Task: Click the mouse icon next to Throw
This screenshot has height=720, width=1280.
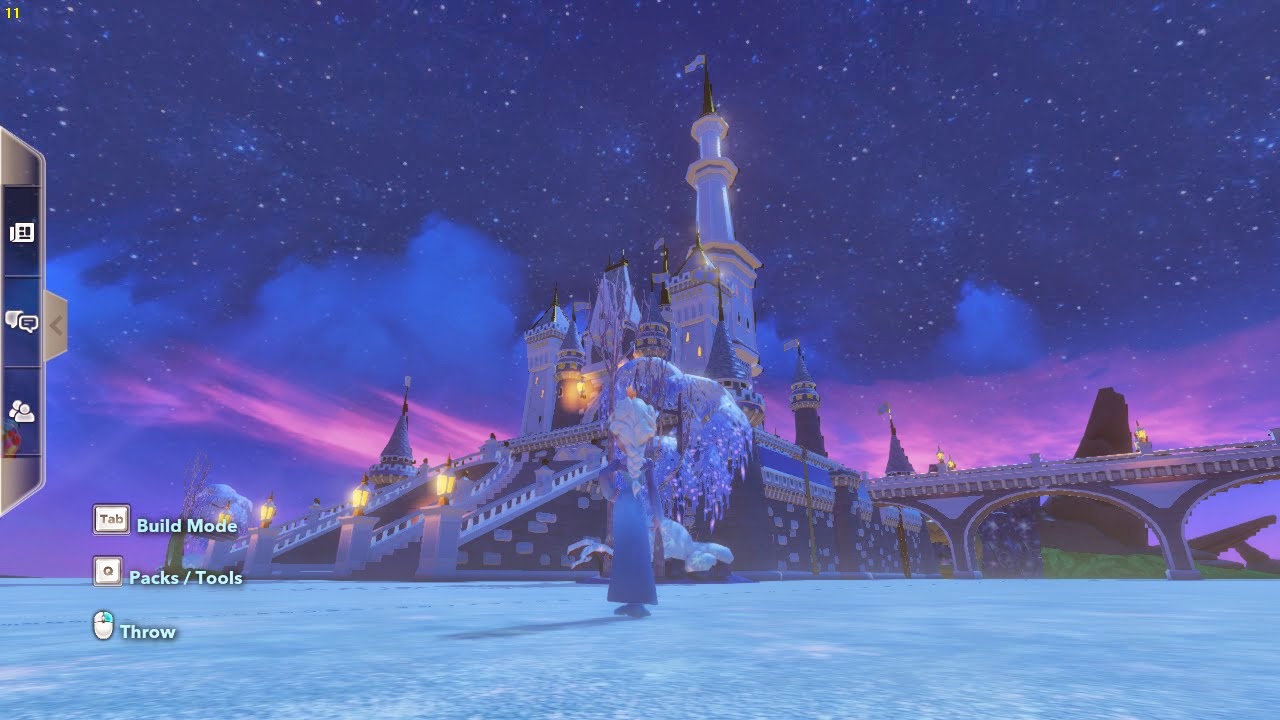Action: tap(102, 623)
